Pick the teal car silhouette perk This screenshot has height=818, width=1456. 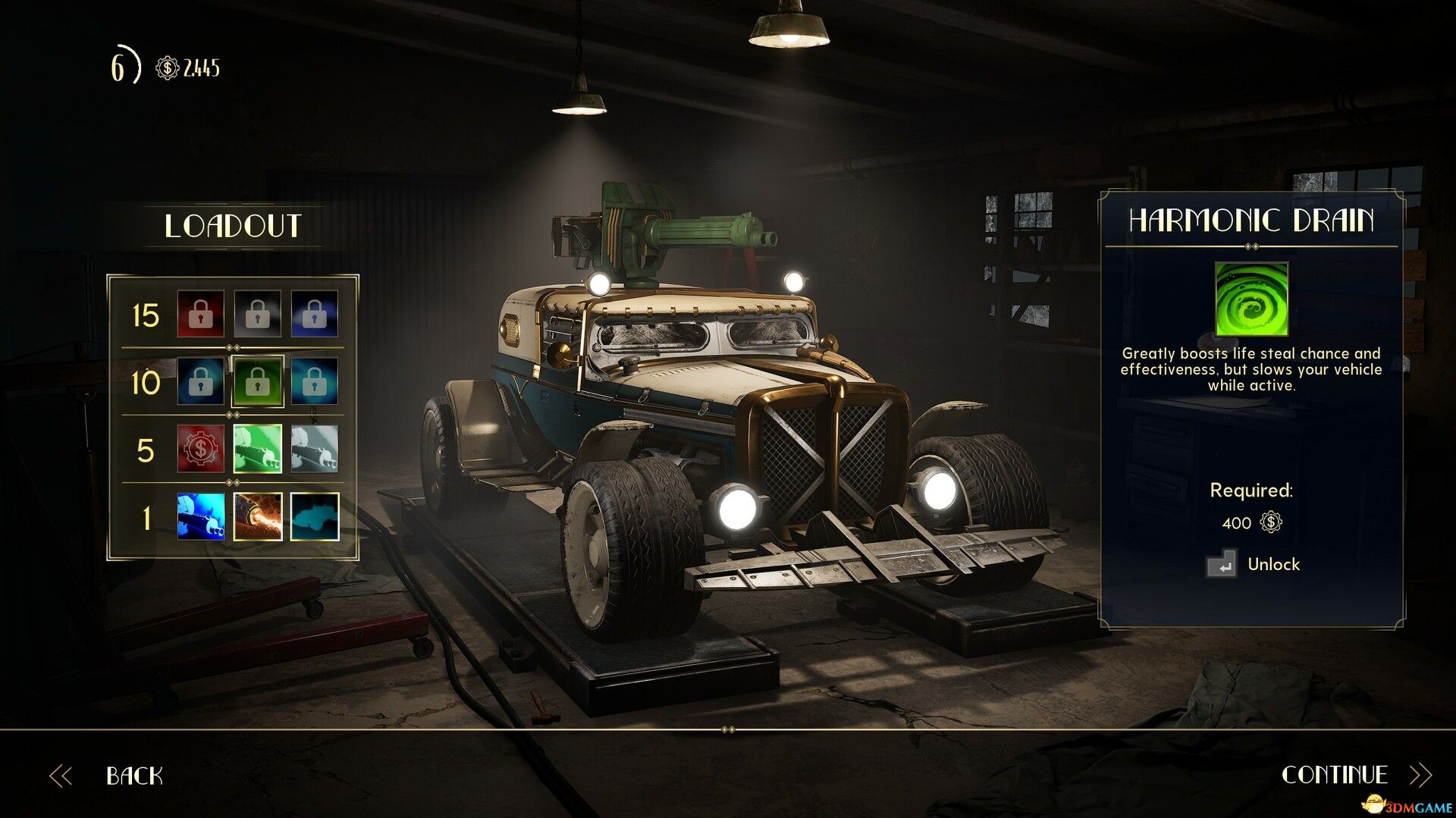[x=315, y=516]
